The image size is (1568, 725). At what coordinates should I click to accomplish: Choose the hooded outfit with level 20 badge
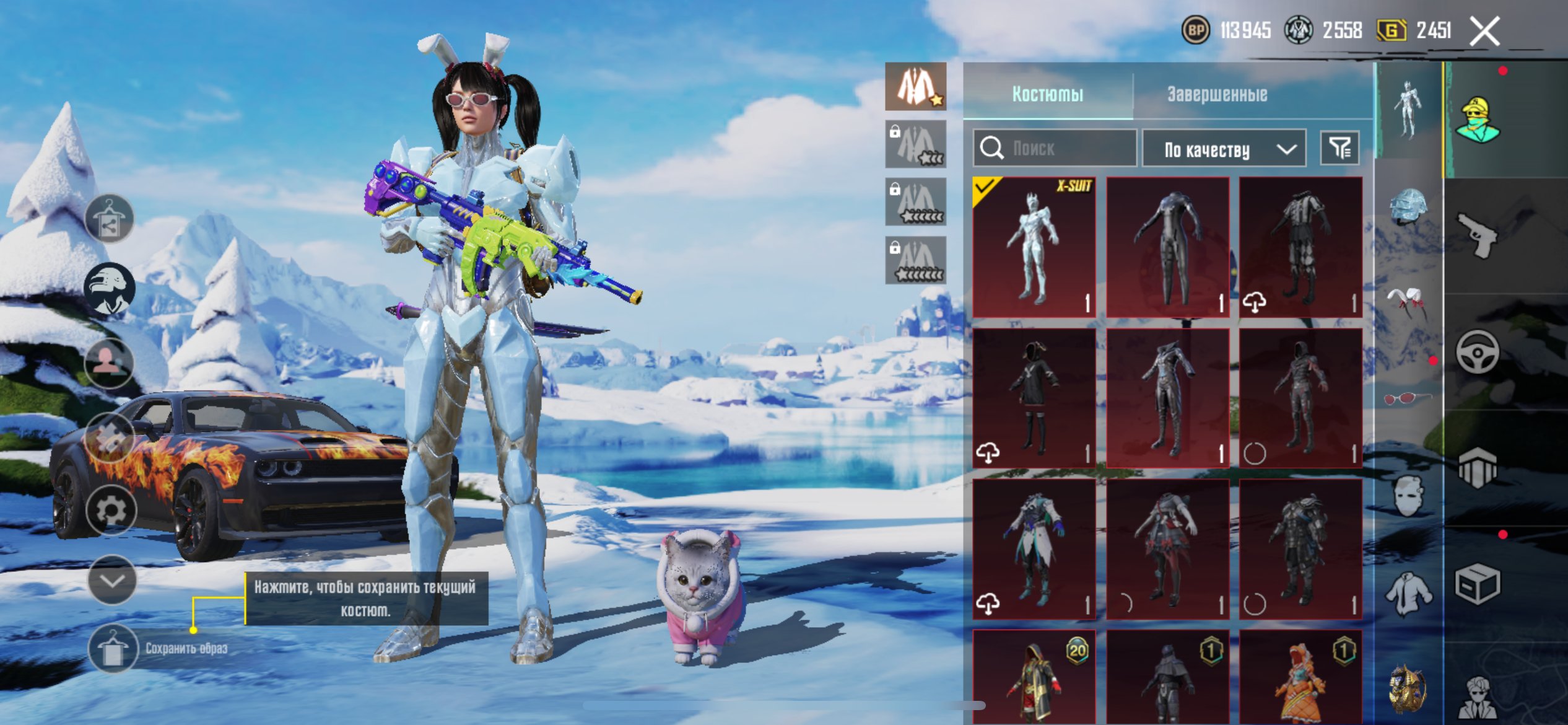[x=1034, y=677]
